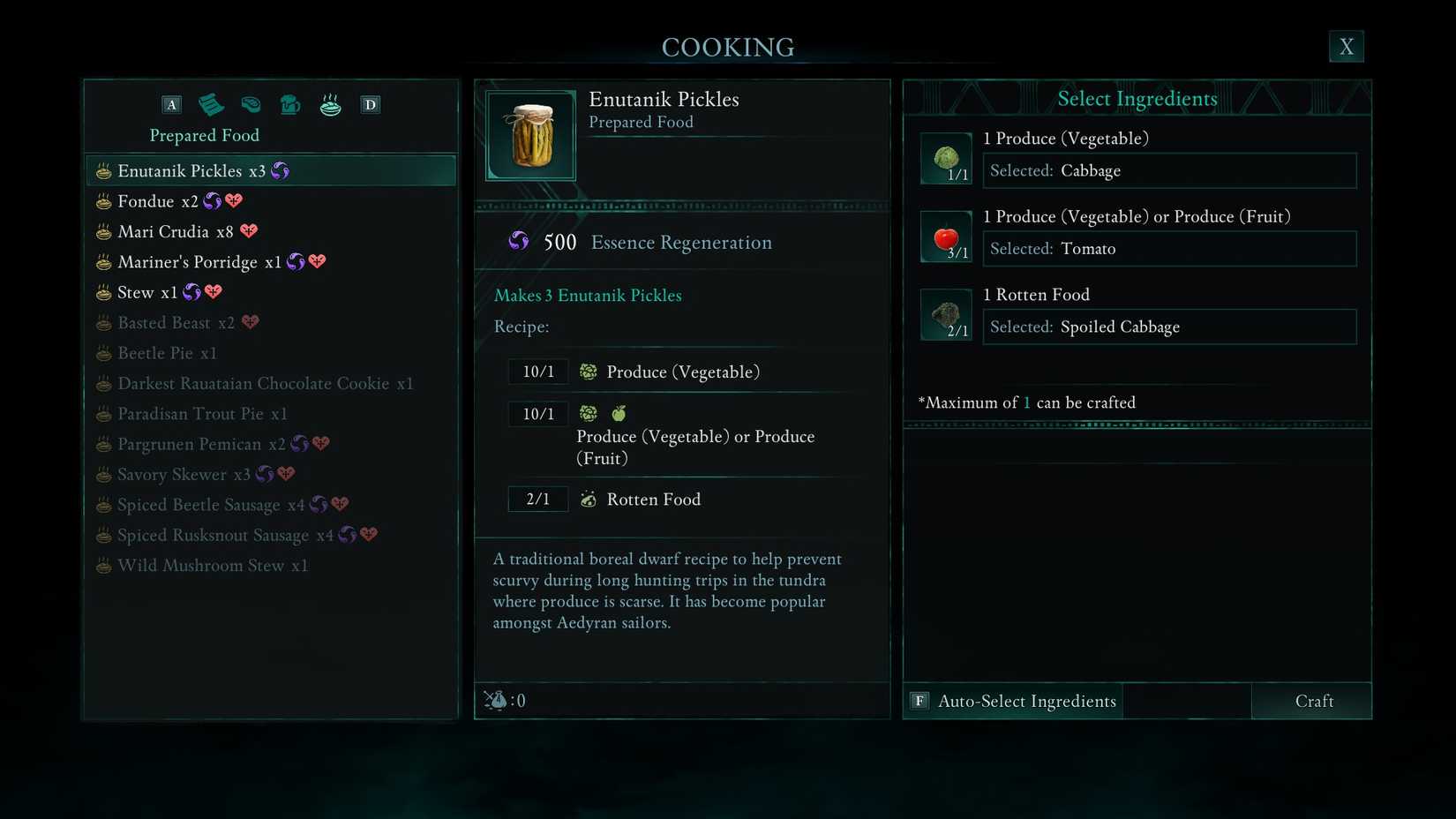Click the rotten food icon in the recipe
The image size is (1456, 819).
coord(588,499)
